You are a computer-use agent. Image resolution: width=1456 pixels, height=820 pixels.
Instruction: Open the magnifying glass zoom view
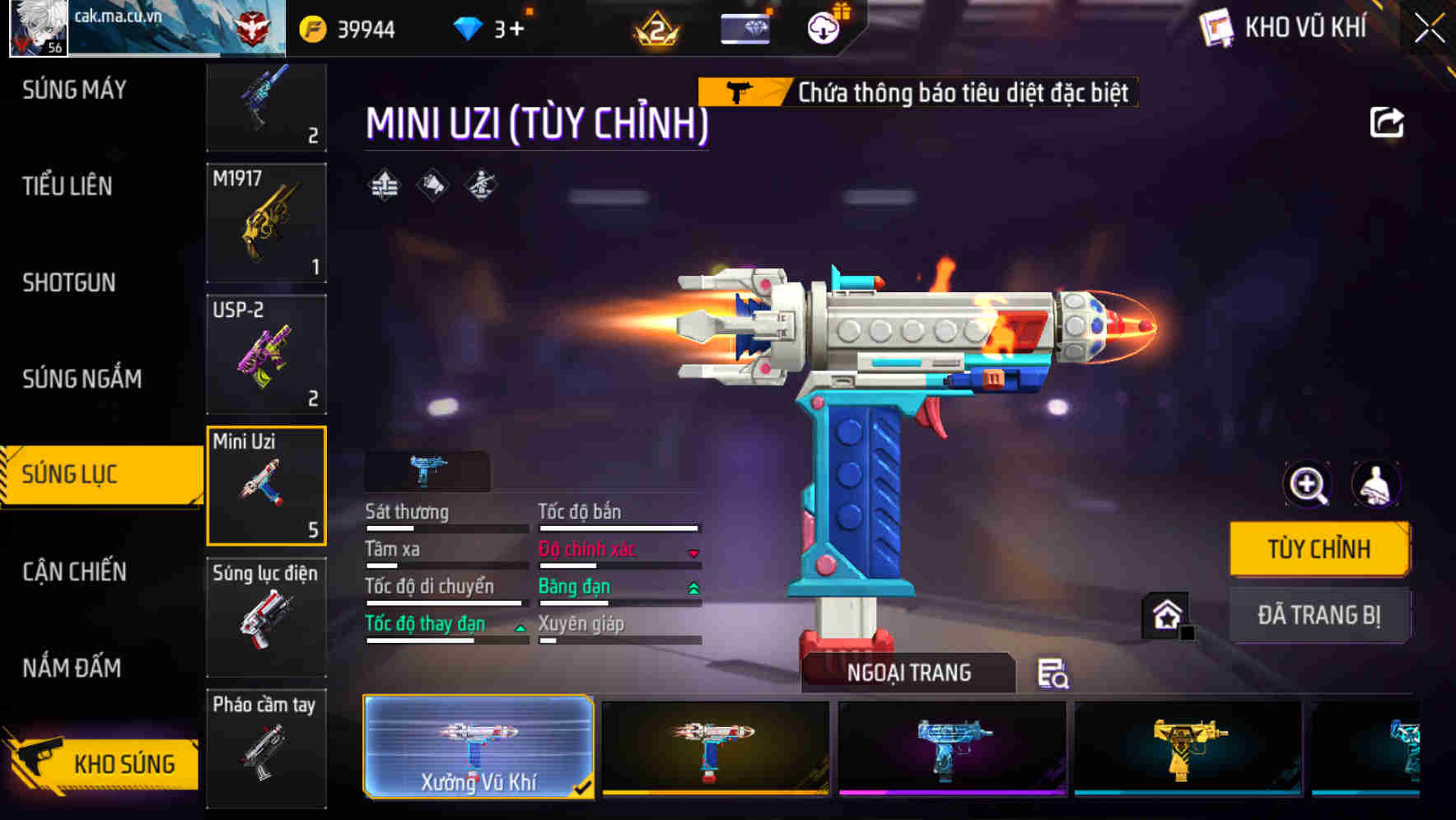click(x=1308, y=485)
